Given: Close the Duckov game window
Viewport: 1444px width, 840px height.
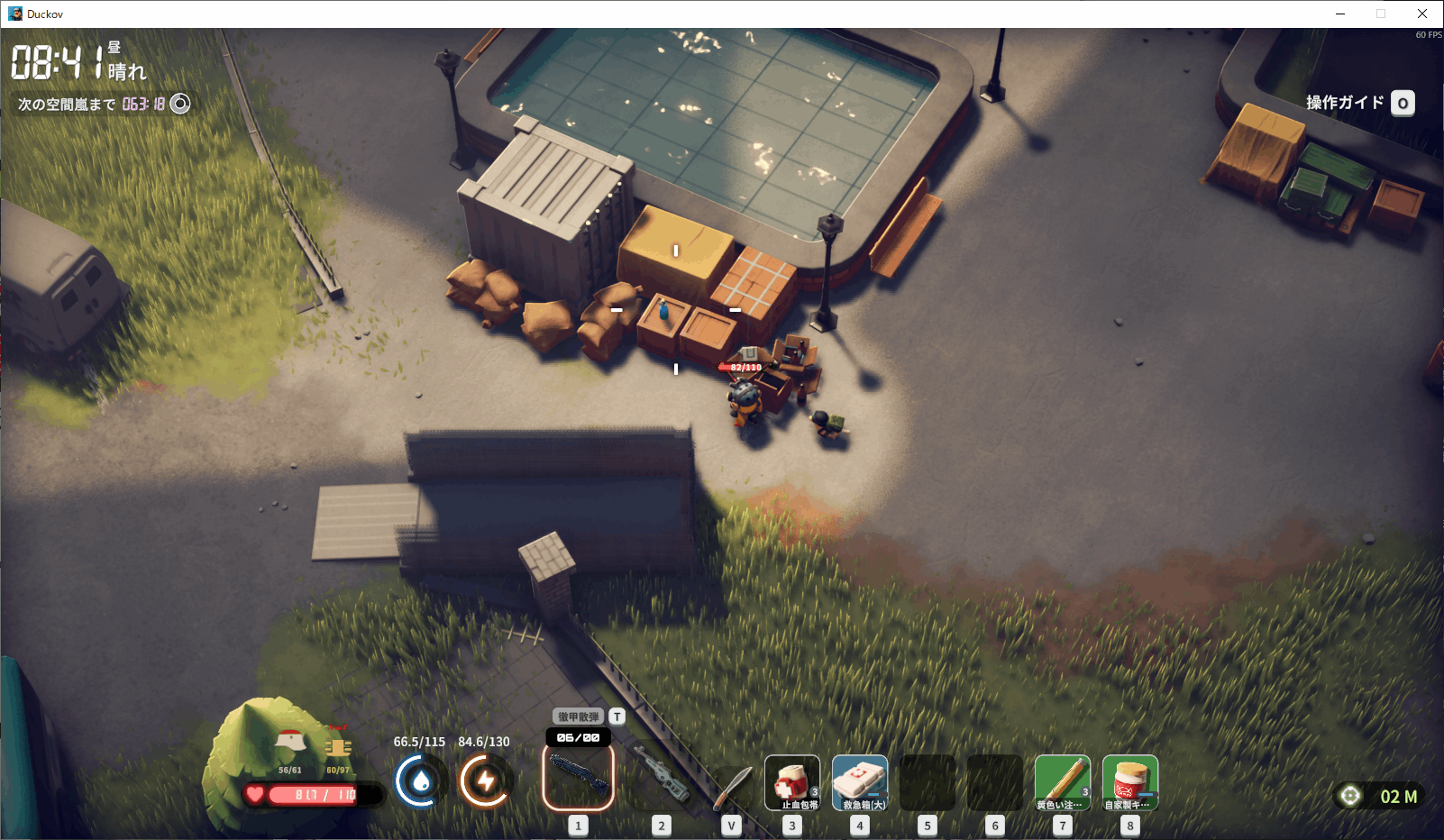Looking at the screenshot, I should coord(1422,14).
